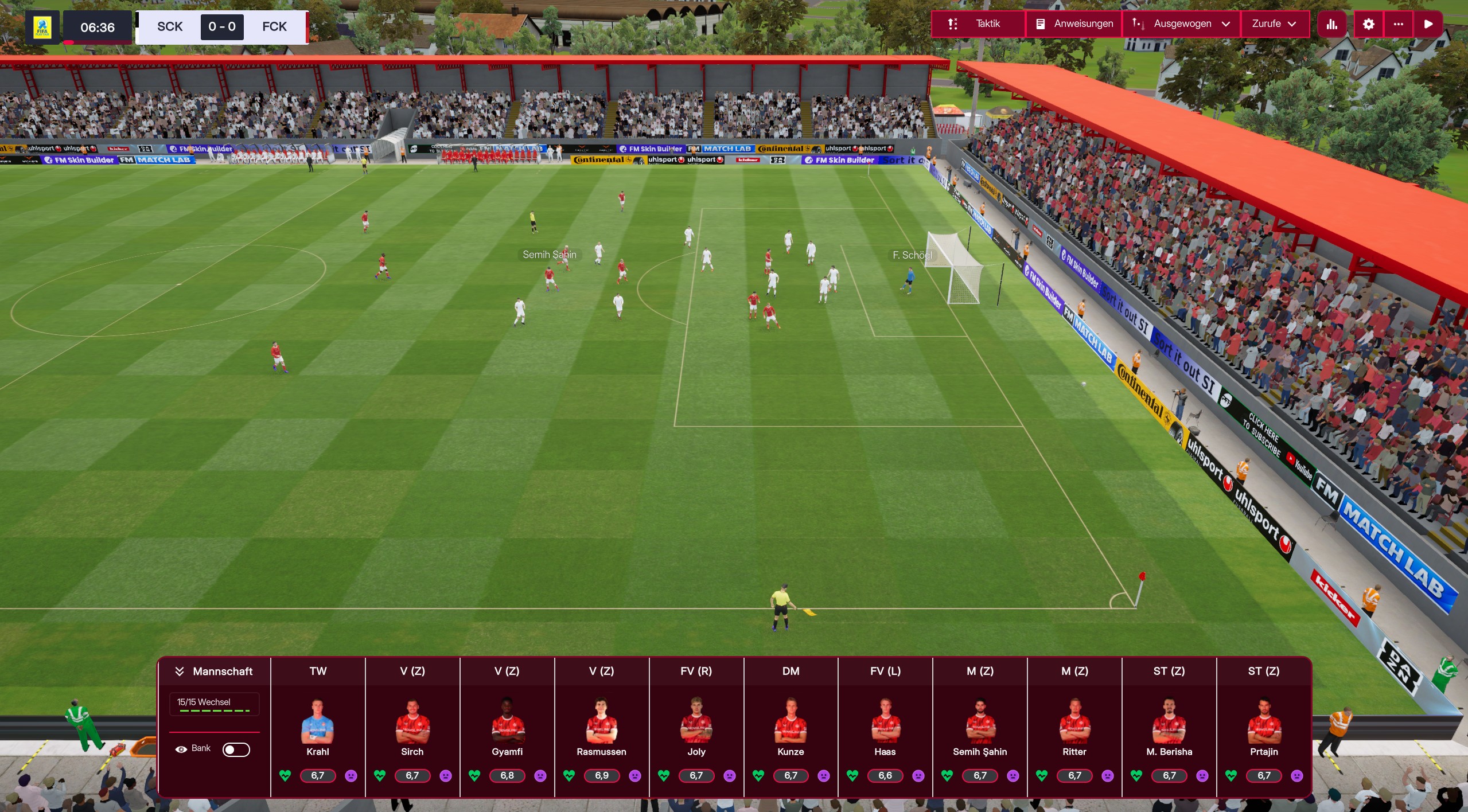Click the condition heart icon for Haas
1468x812 pixels.
tap(854, 775)
